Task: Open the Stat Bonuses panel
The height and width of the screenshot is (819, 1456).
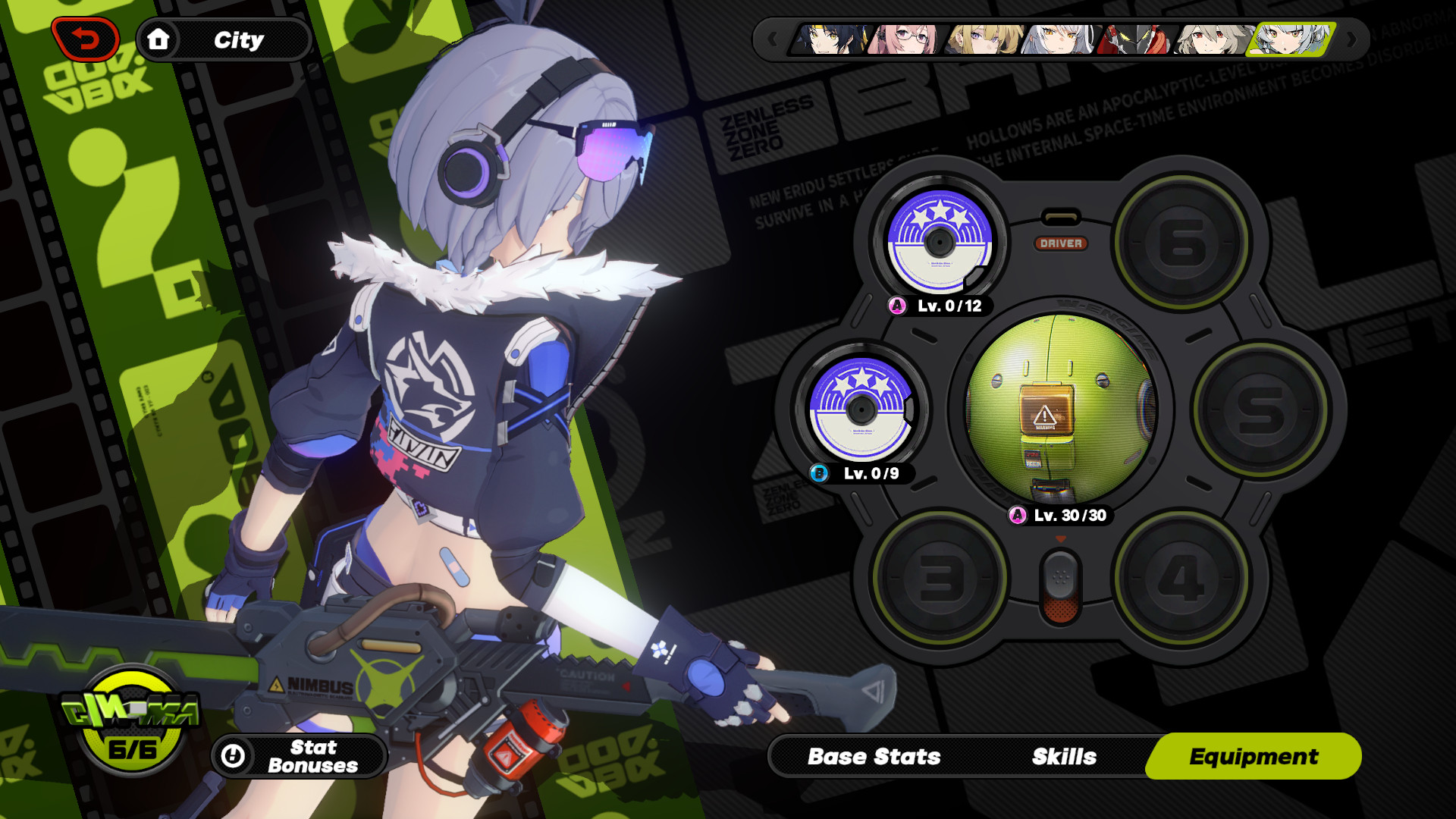Action: (298, 756)
